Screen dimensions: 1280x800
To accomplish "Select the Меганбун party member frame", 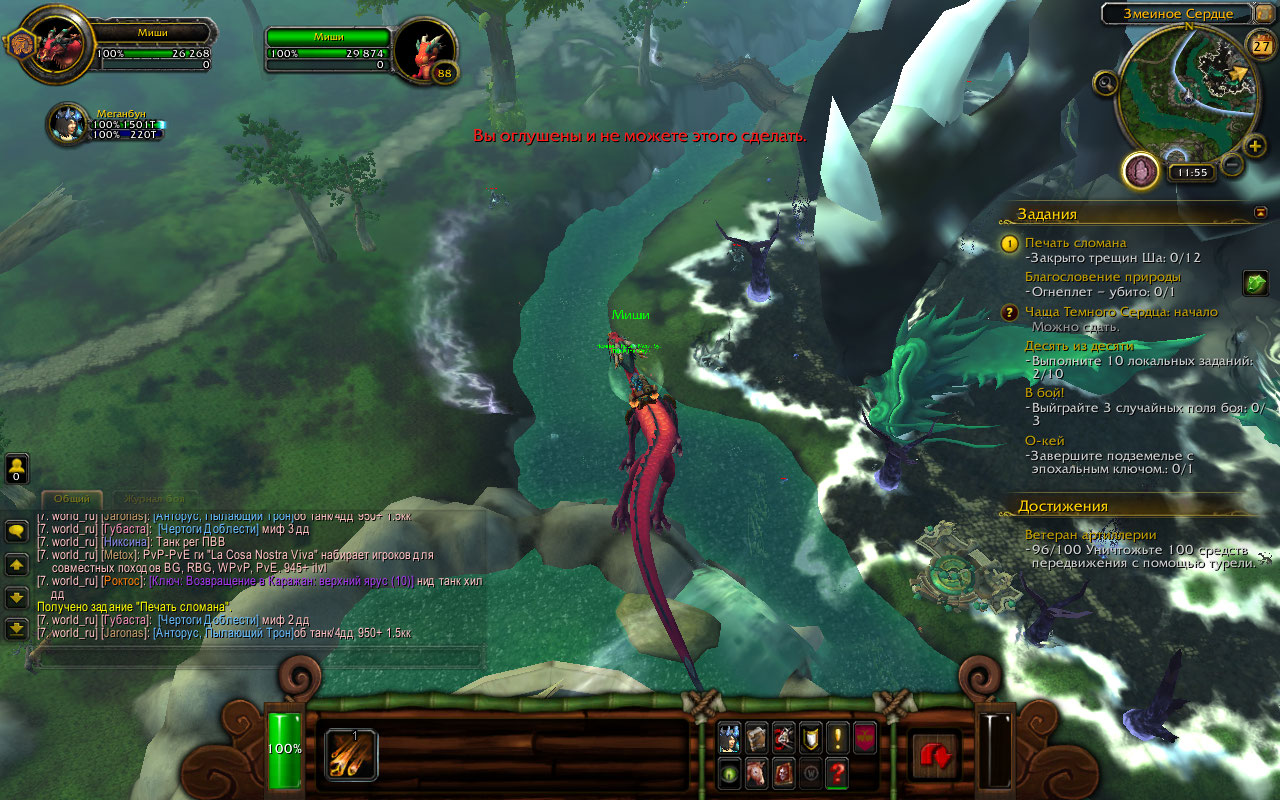I will click(x=70, y=123).
